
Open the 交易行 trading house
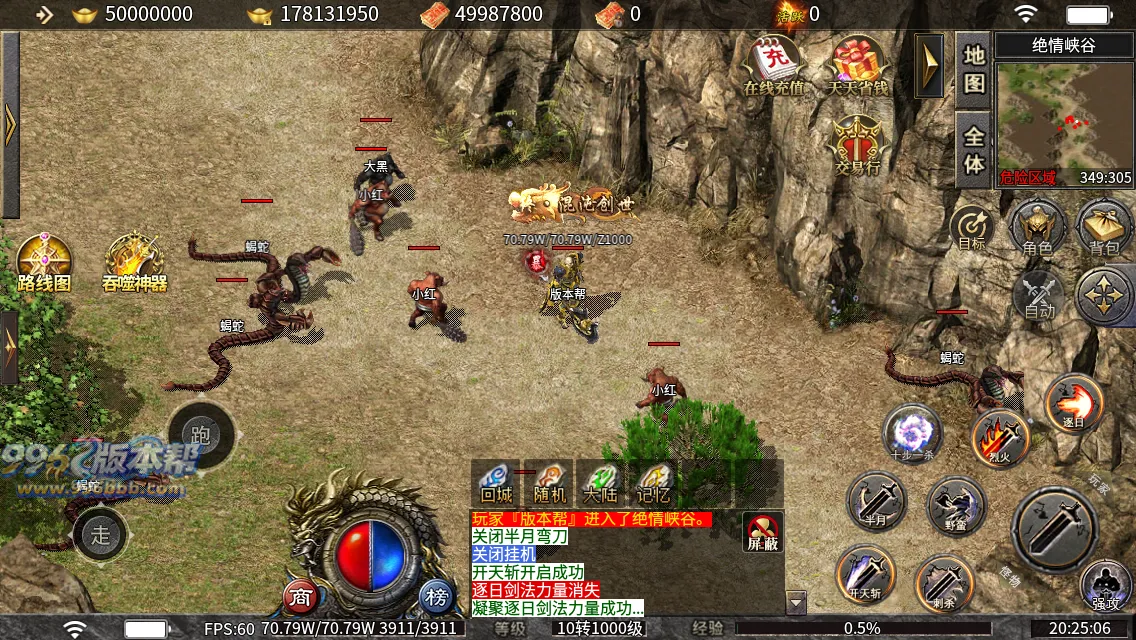[x=857, y=143]
